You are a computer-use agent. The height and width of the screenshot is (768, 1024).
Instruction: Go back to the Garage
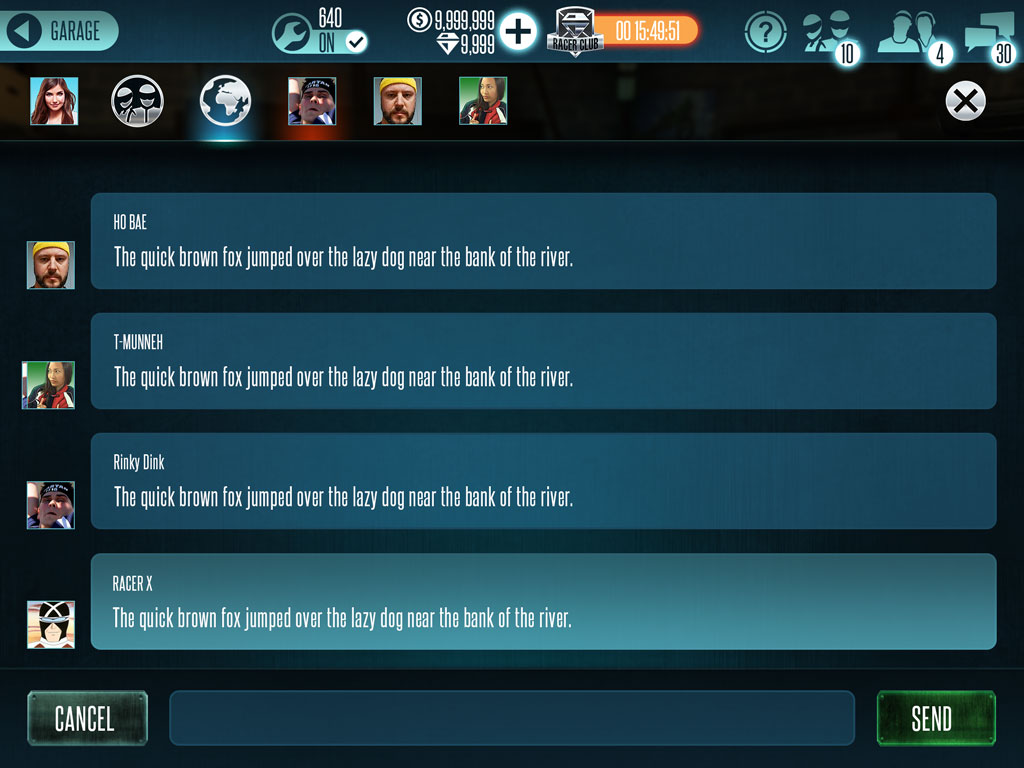point(61,31)
